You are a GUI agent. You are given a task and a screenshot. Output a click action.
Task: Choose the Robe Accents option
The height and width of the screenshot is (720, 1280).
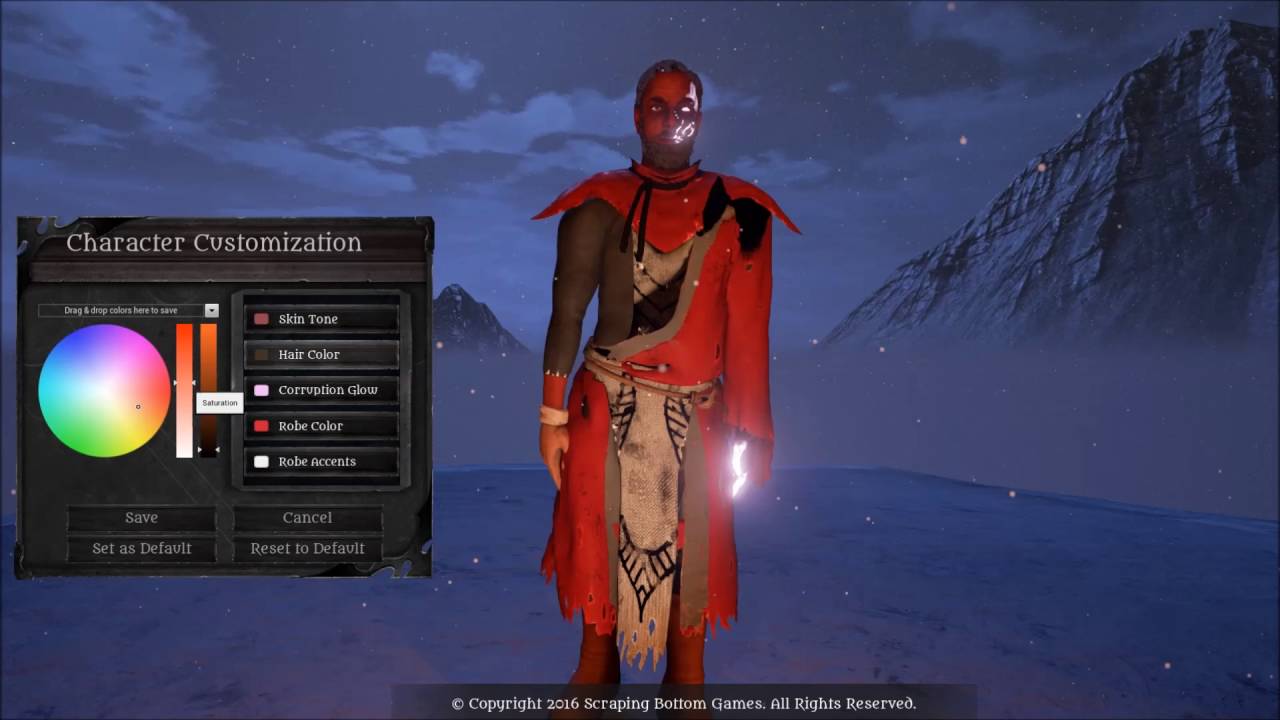(321, 461)
